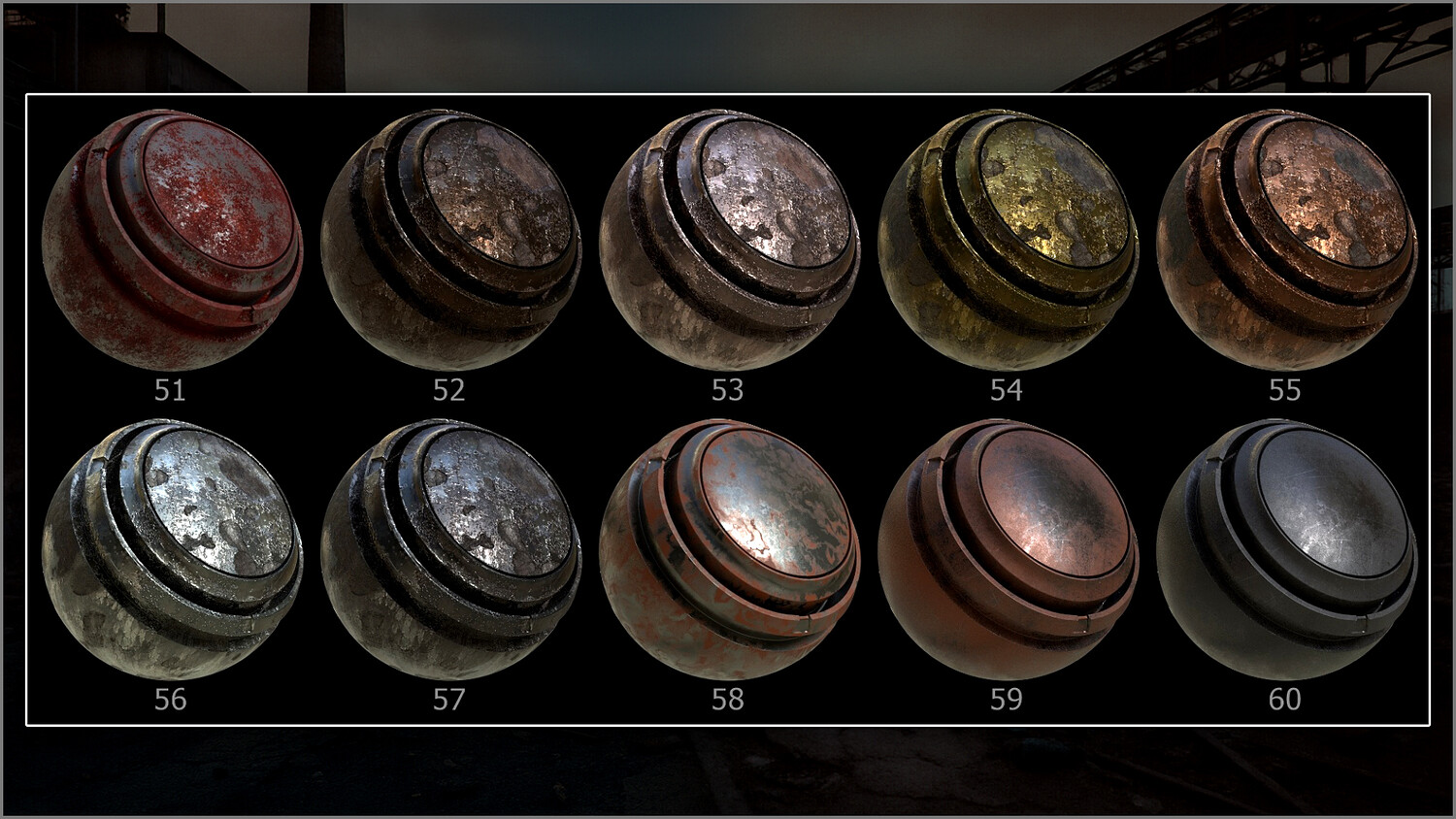Pick the dark steel sphere 57

[450, 548]
